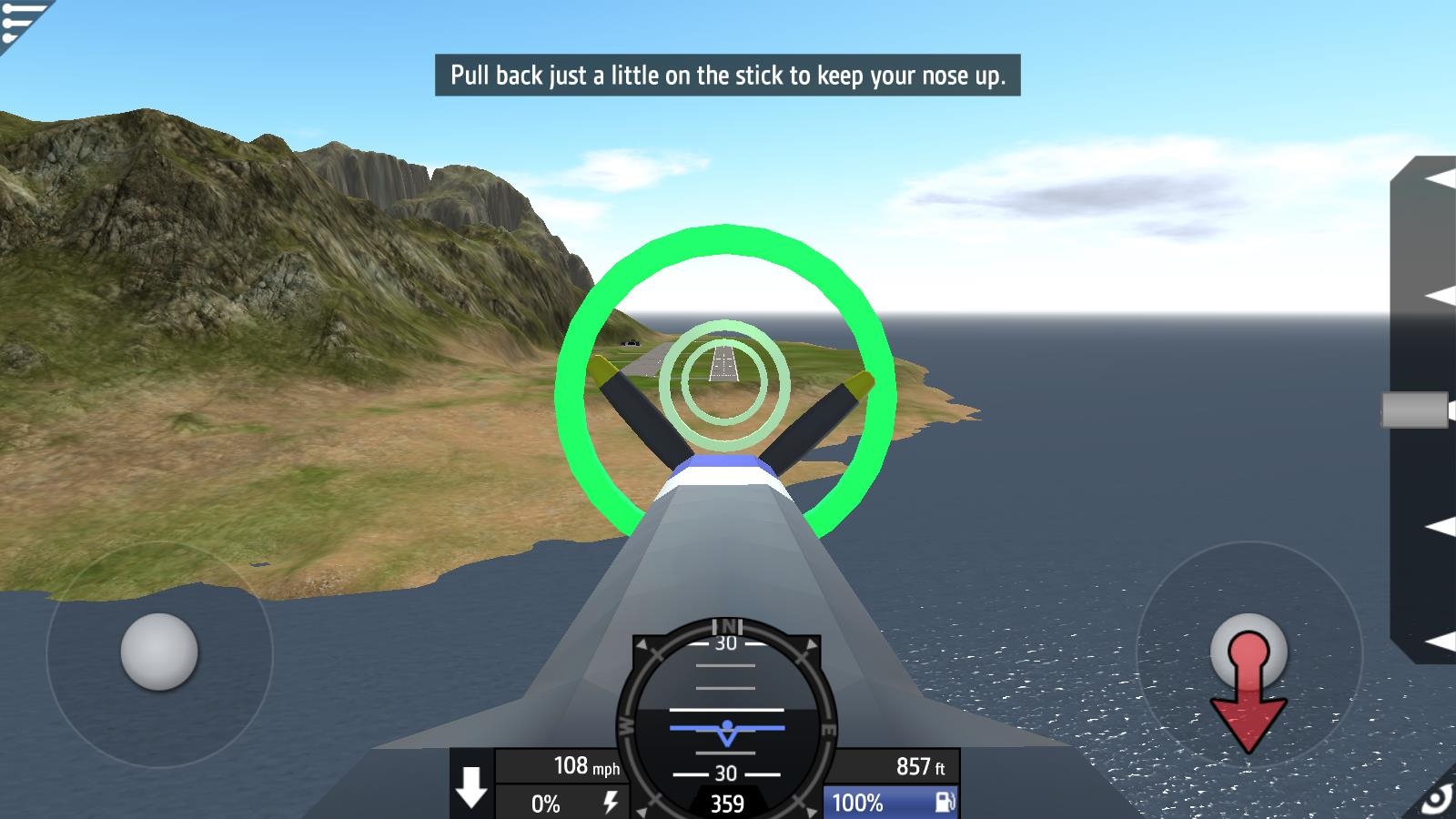Tap the right pitch stick knob
The height and width of the screenshot is (819, 1456).
[x=1249, y=650]
